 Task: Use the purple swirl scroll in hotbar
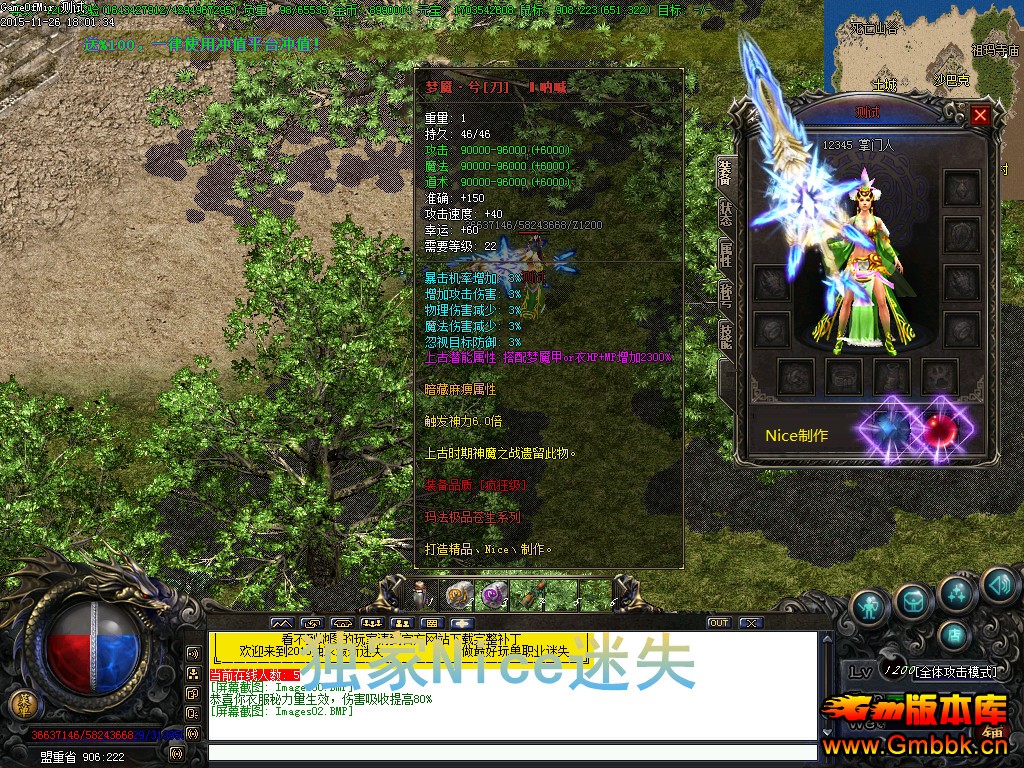coord(494,596)
